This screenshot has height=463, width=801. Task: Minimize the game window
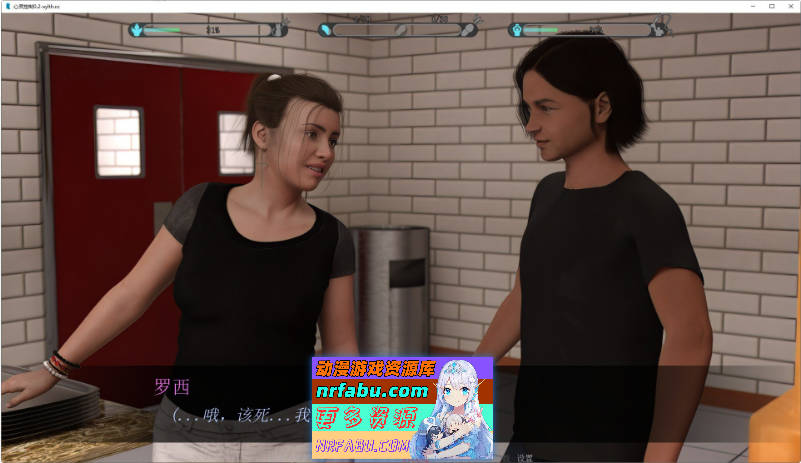(733, 6)
